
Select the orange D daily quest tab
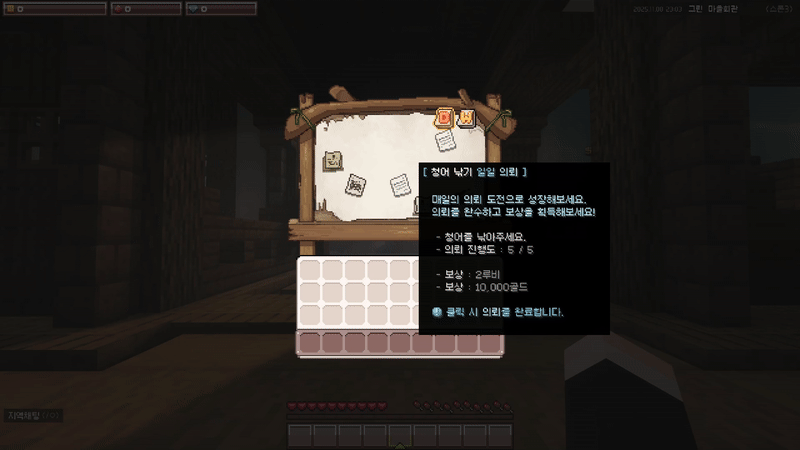(x=445, y=119)
